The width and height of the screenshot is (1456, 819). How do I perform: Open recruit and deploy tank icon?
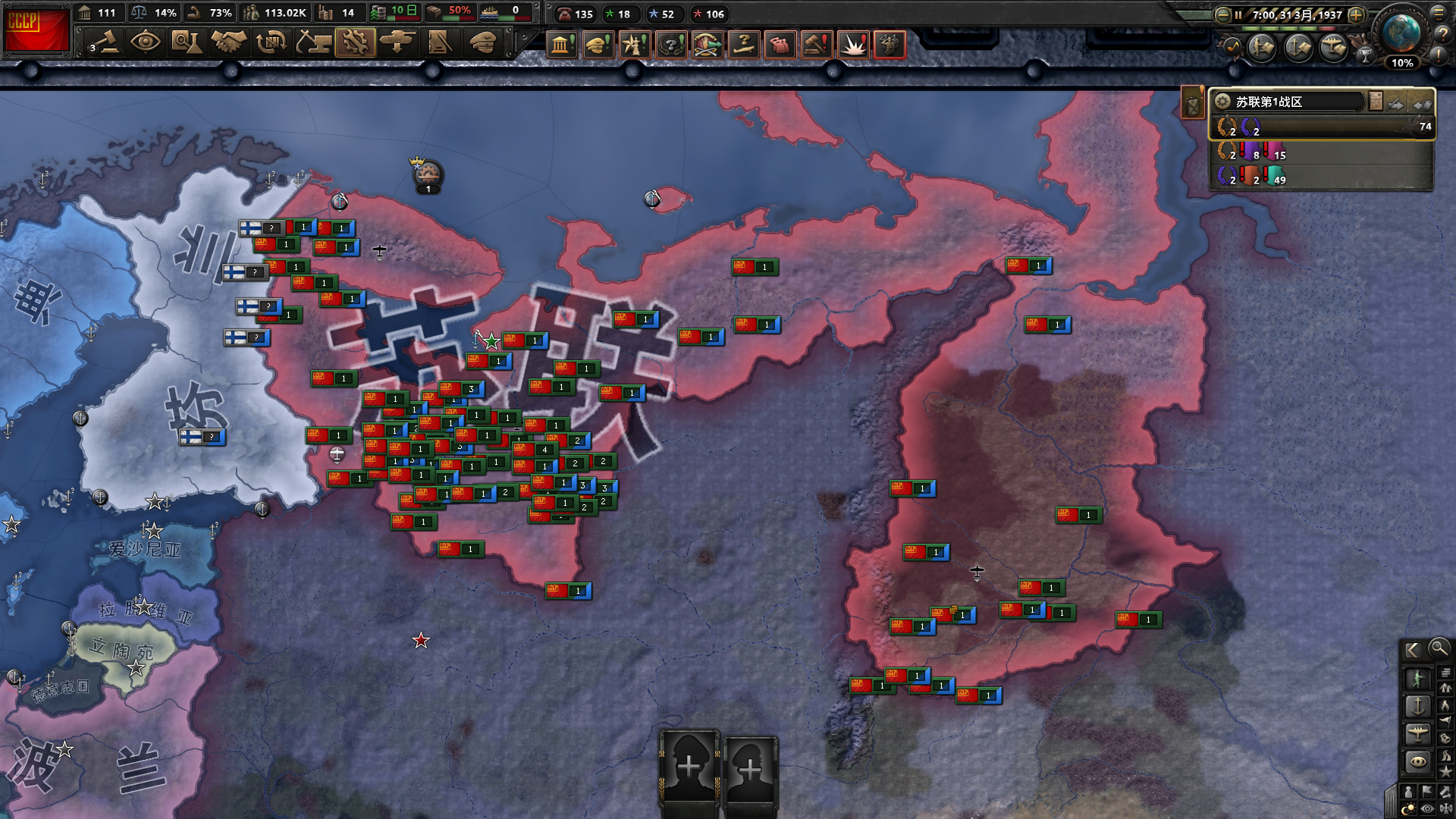click(397, 42)
